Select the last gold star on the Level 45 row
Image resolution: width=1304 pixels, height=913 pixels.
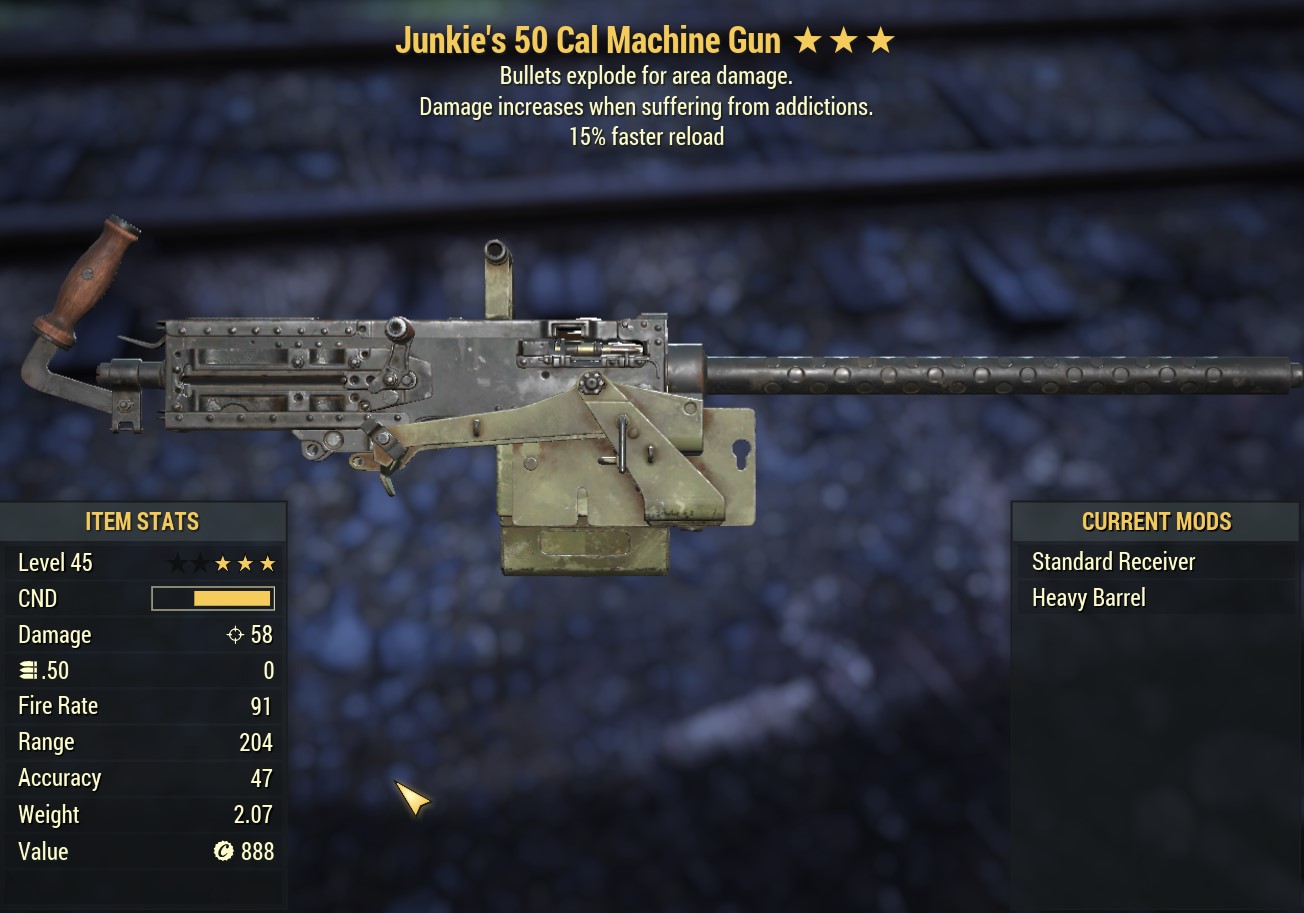click(x=266, y=562)
